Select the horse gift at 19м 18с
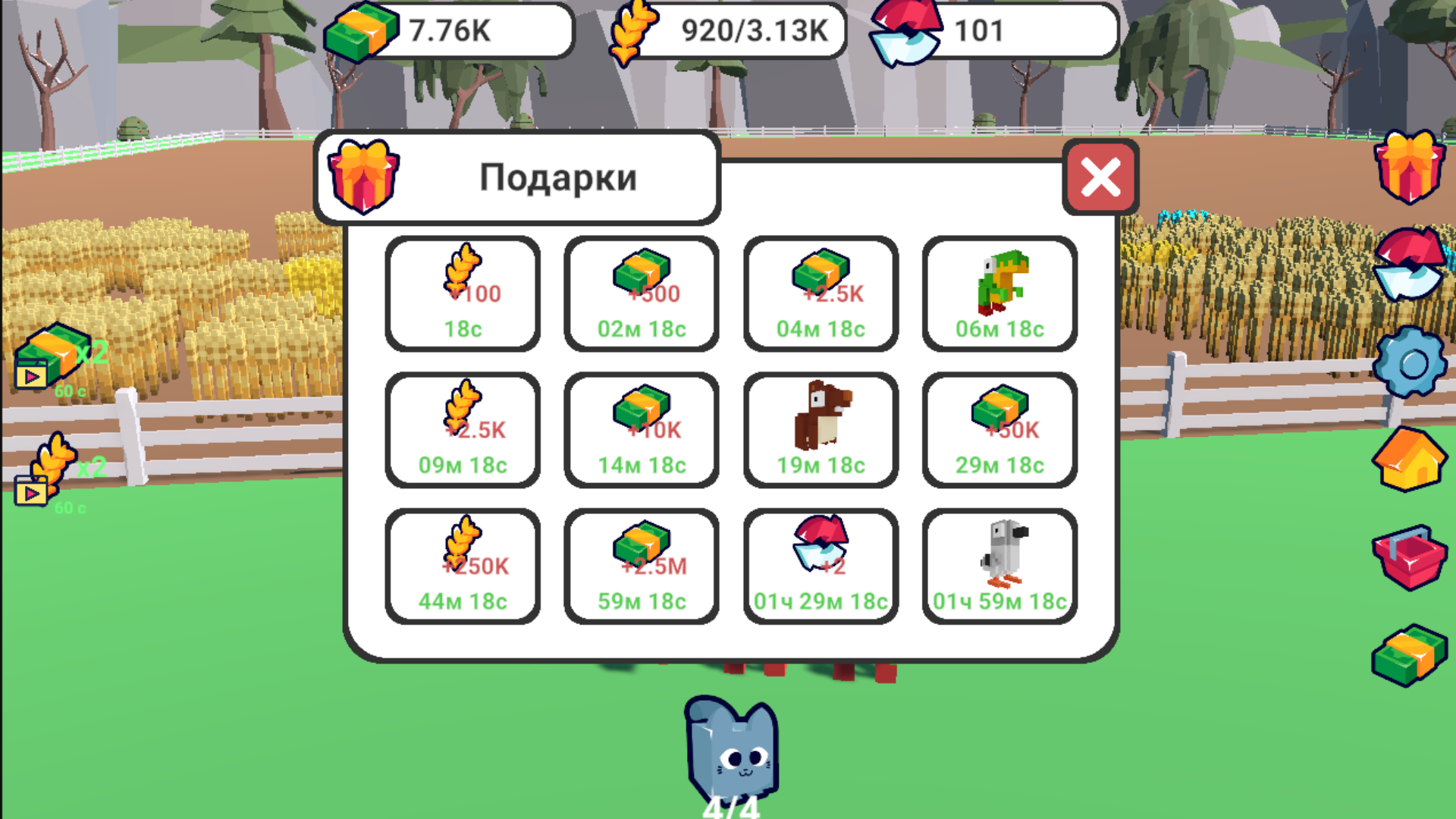Viewport: 1456px width, 819px height. 820,428
